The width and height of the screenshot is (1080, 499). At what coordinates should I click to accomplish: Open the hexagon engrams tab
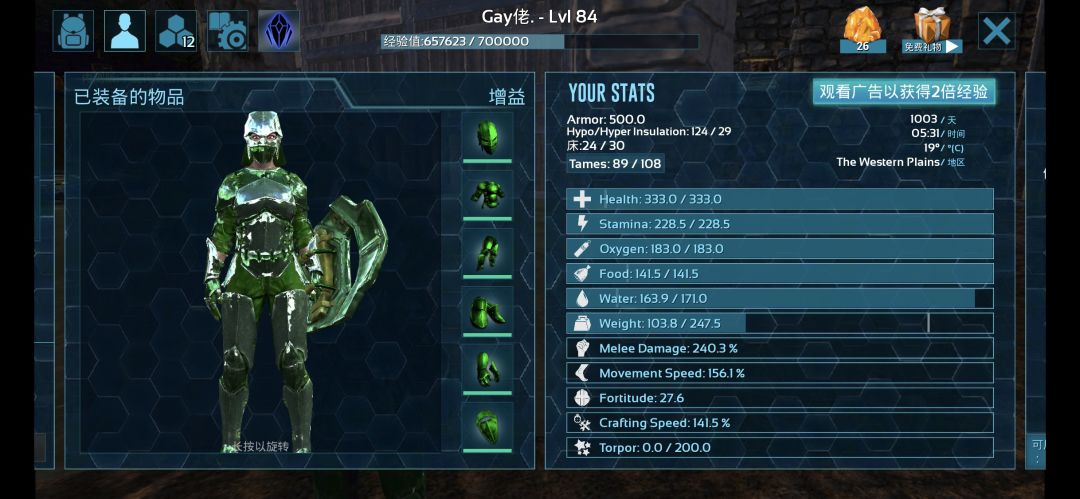[x=176, y=31]
